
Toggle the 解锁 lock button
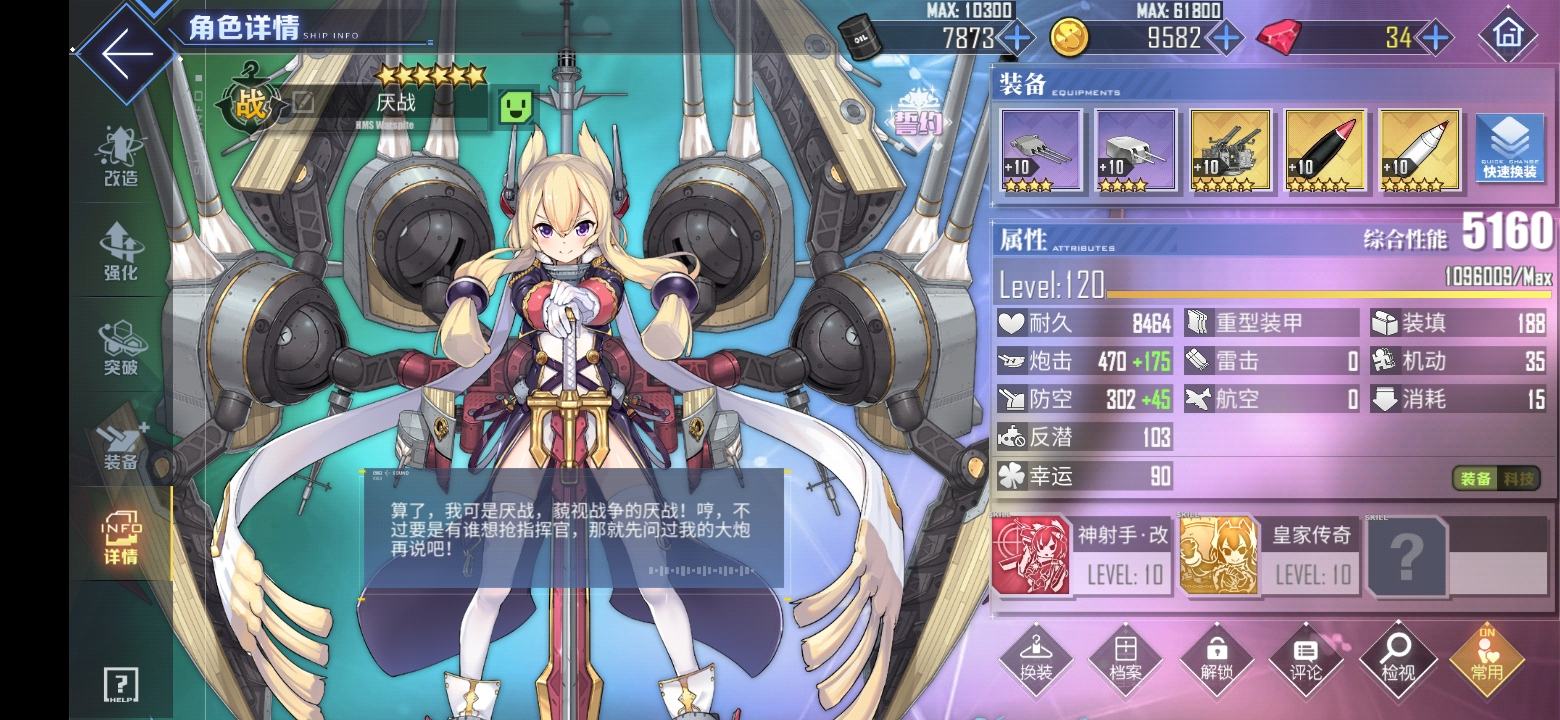tap(1216, 660)
